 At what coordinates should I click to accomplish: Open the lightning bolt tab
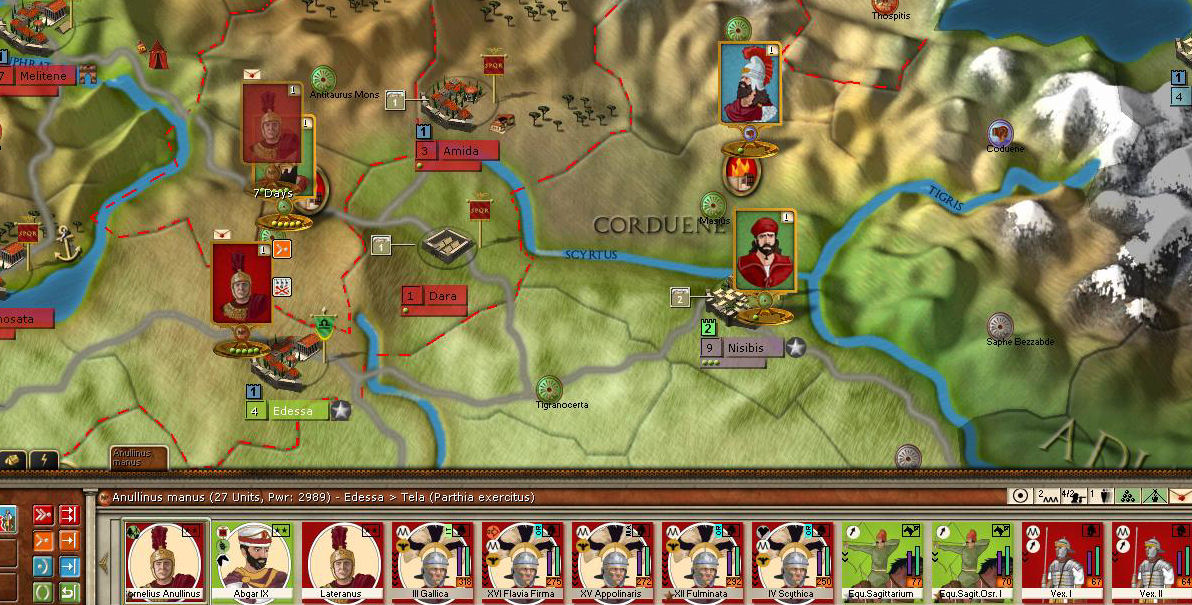[43, 460]
